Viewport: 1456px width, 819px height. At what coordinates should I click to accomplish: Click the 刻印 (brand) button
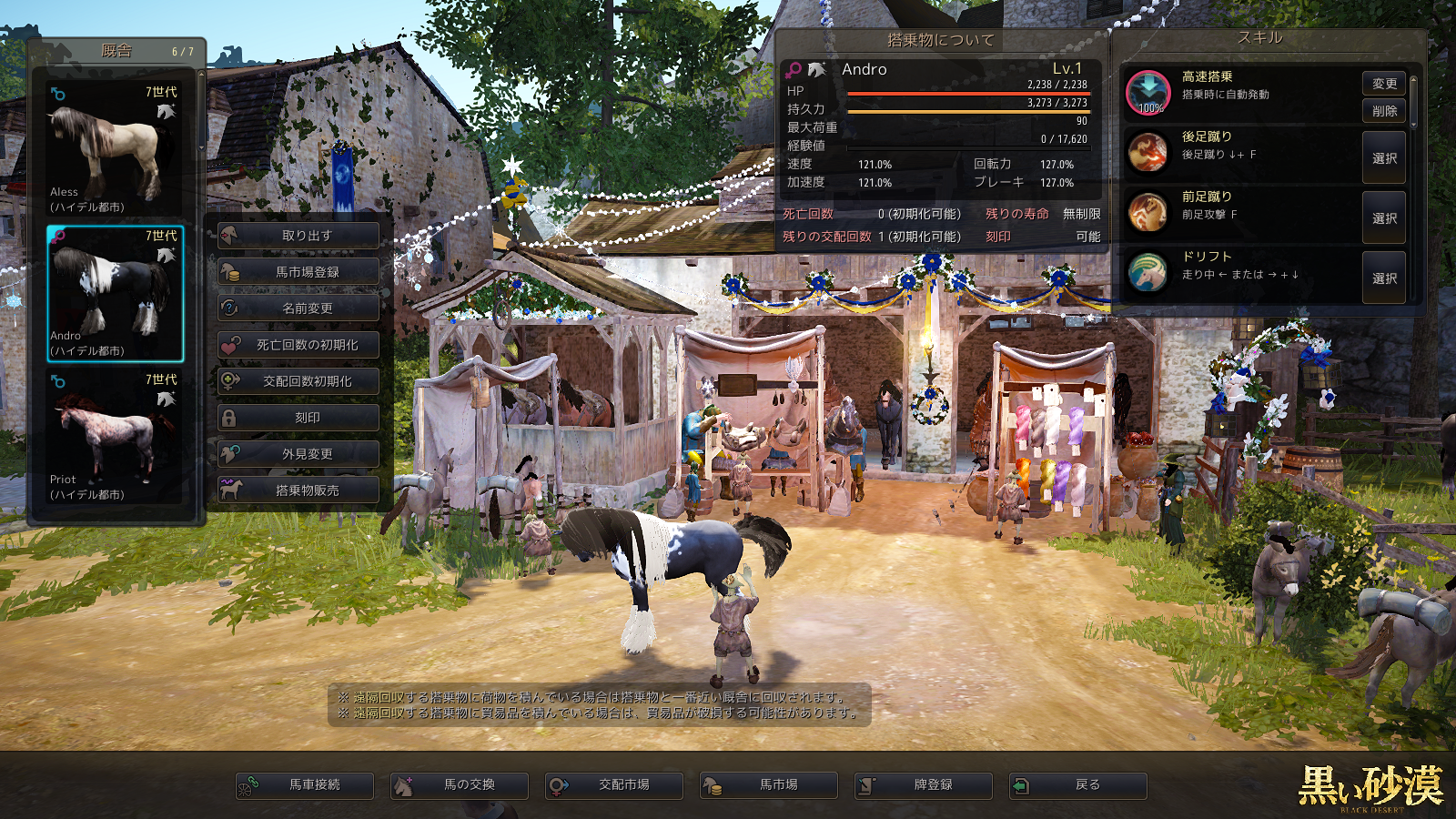(298, 418)
